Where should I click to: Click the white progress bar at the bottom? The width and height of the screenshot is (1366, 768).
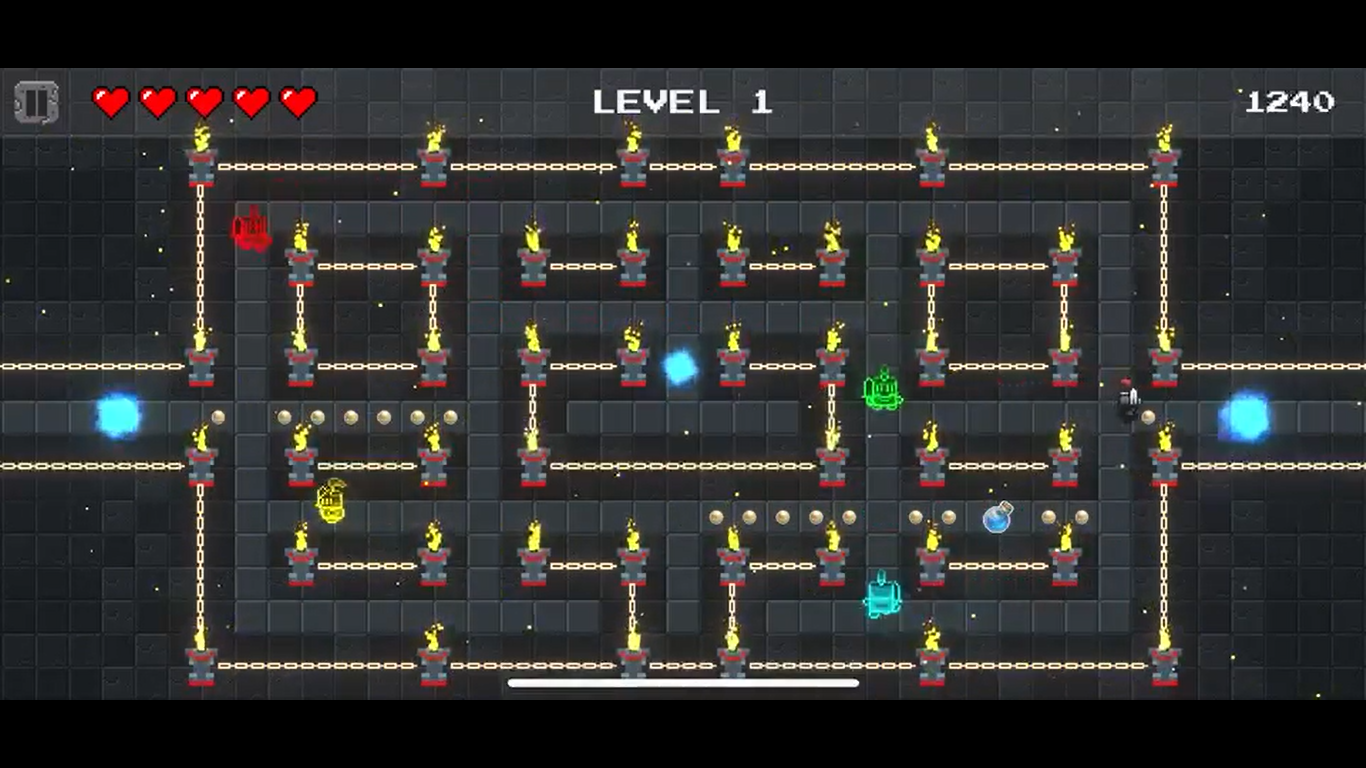683,682
